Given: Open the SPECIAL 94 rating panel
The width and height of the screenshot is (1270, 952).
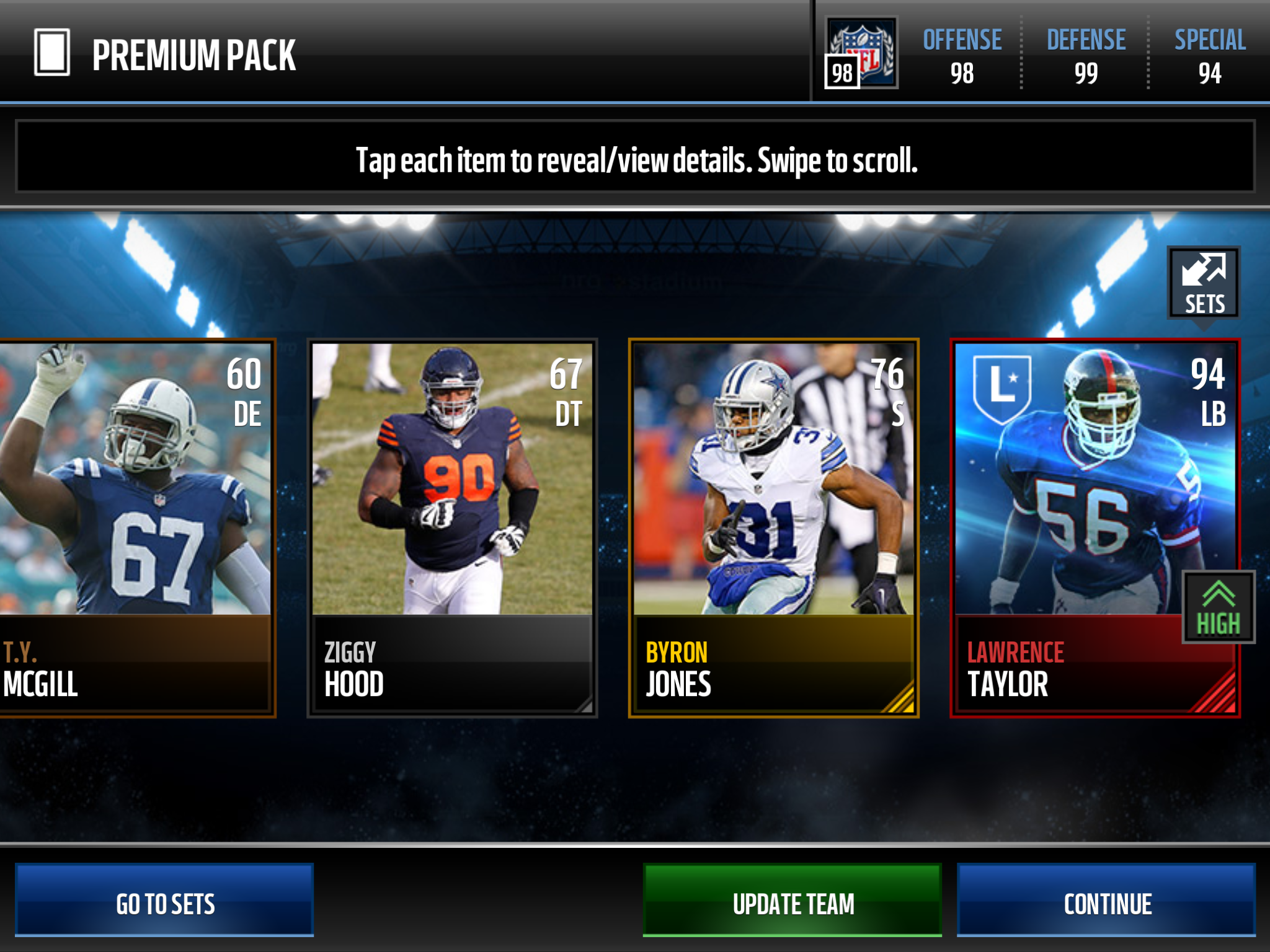Looking at the screenshot, I should (1210, 56).
